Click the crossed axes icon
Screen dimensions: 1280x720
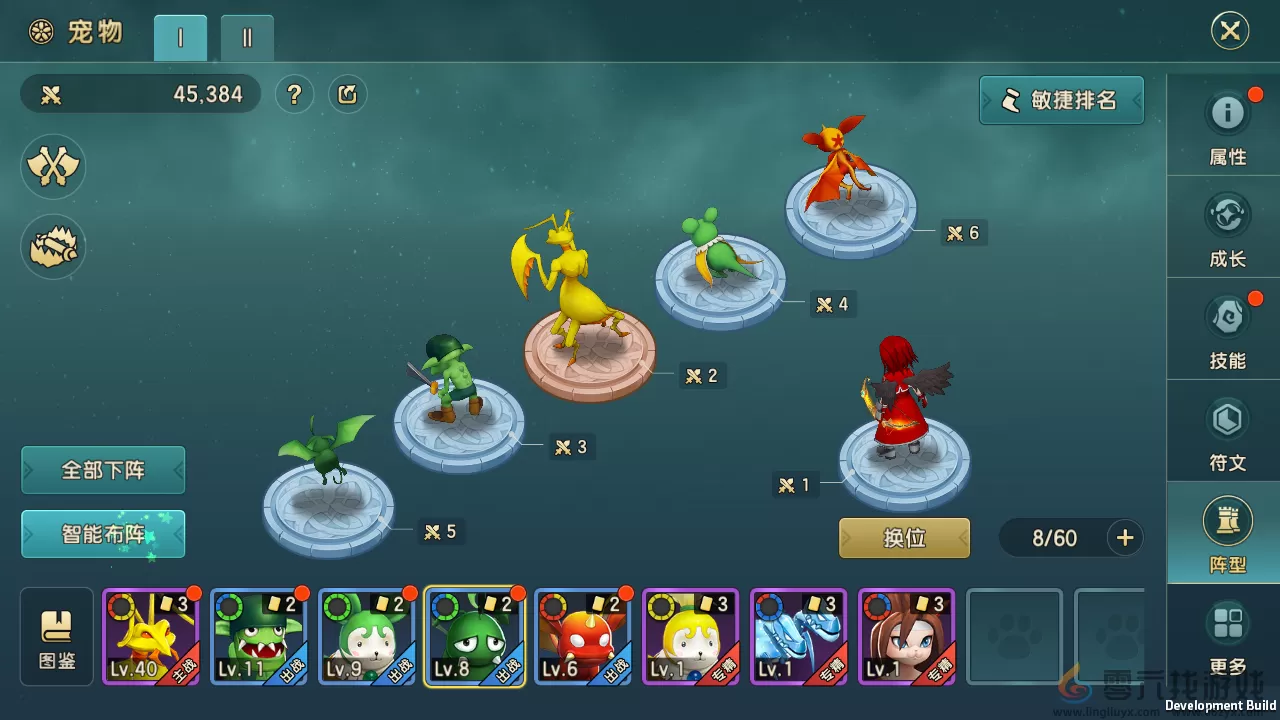[53, 166]
